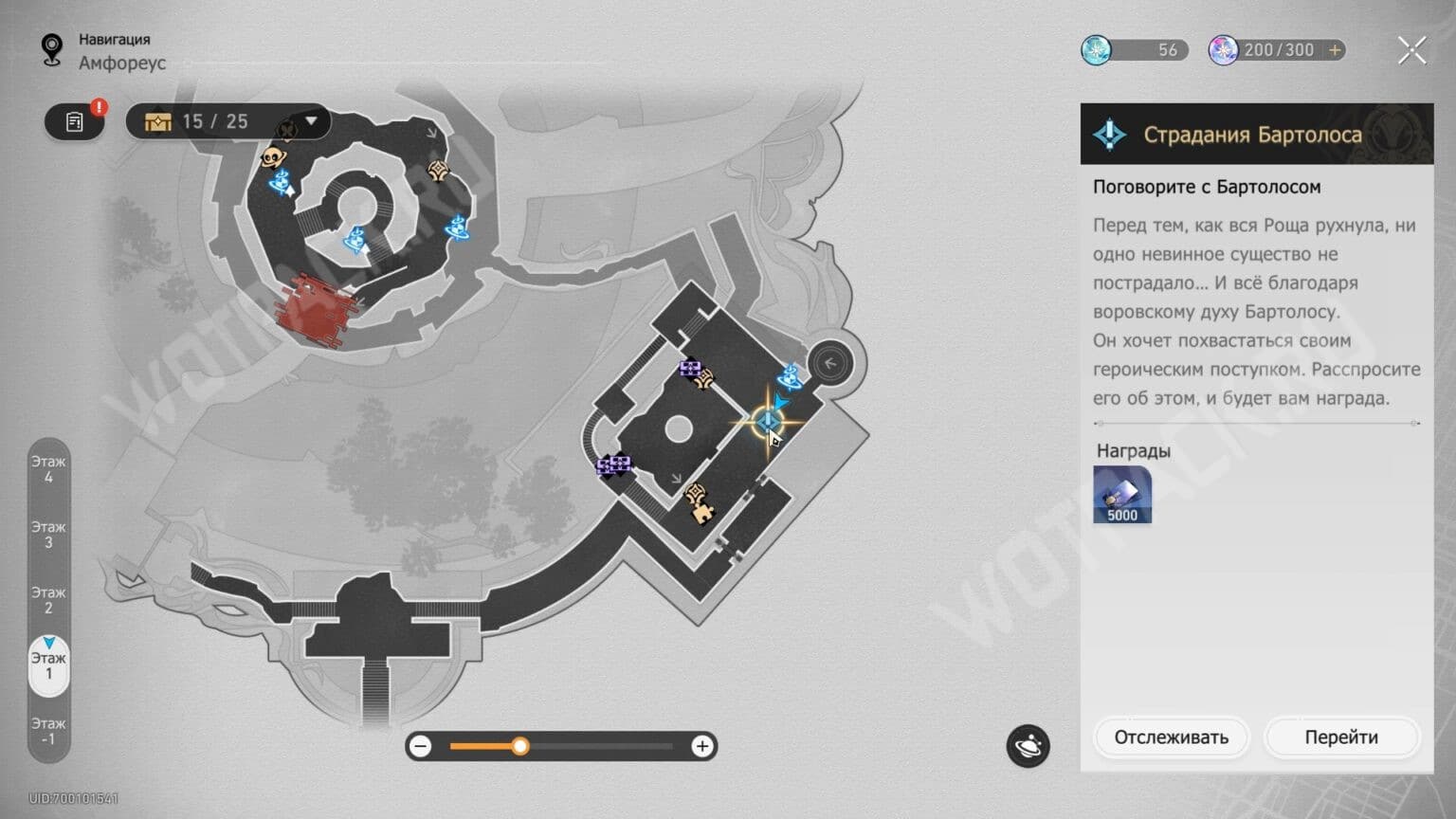Open the universe navigation planet icon
Viewport: 1456px width, 819px height.
[1028, 746]
